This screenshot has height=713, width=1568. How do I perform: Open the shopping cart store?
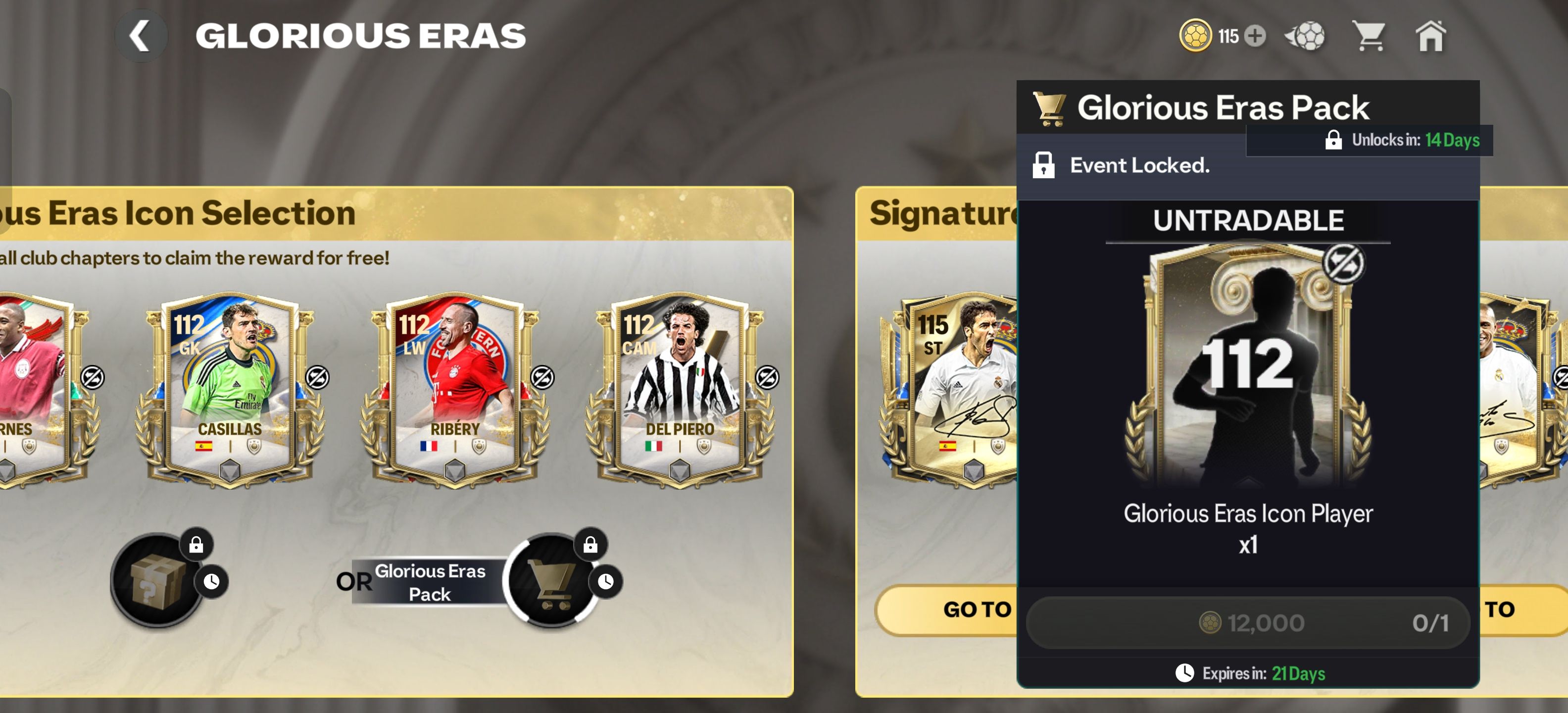pyautogui.click(x=1369, y=36)
